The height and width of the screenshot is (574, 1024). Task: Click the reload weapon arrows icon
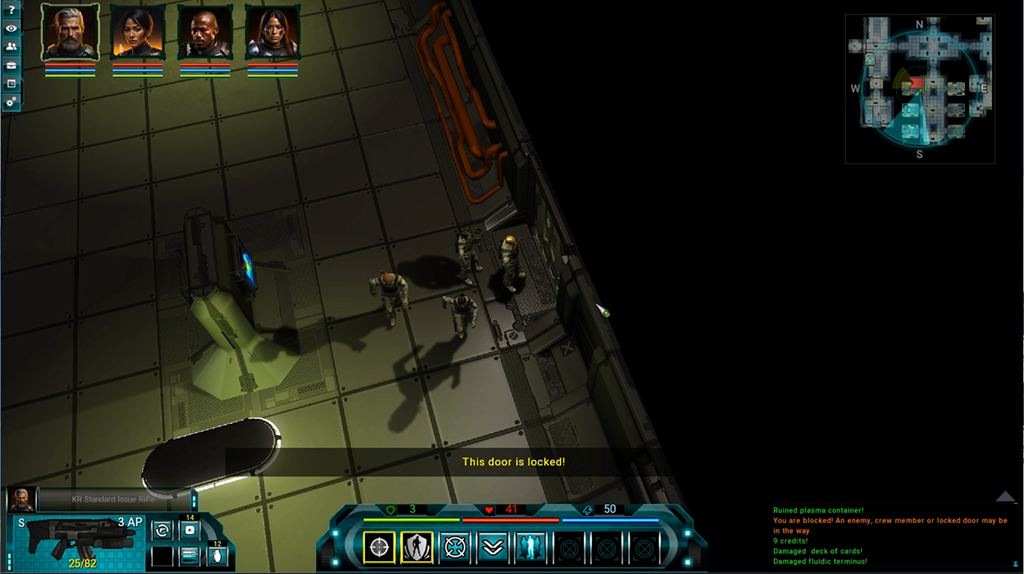(162, 530)
